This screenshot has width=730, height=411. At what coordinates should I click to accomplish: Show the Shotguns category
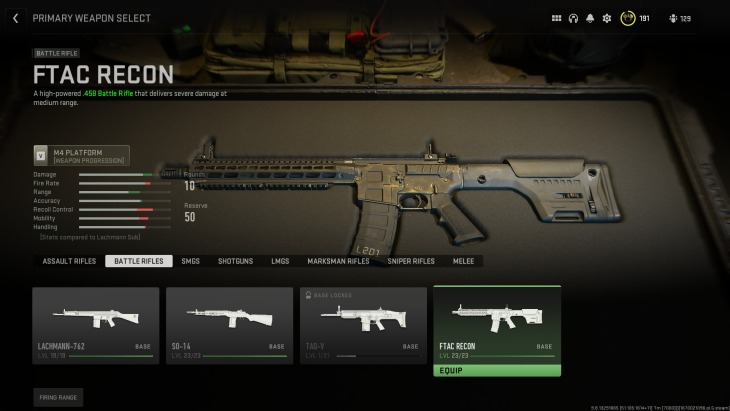tap(235, 261)
